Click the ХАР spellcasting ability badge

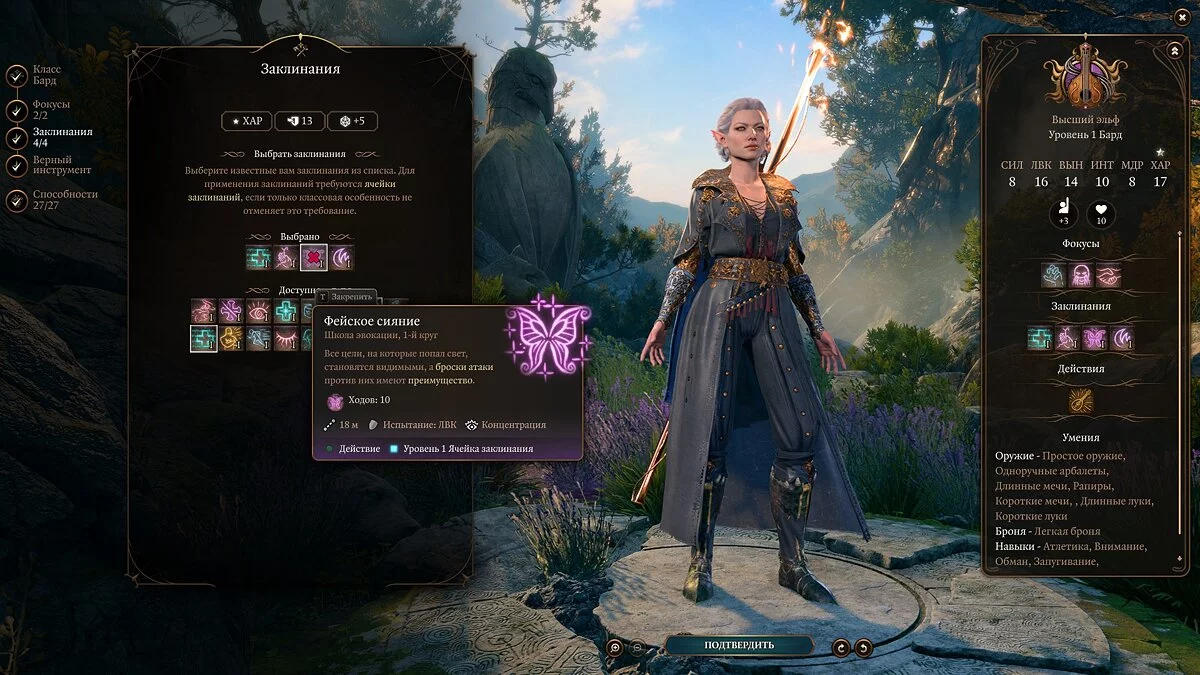pyautogui.click(x=246, y=121)
